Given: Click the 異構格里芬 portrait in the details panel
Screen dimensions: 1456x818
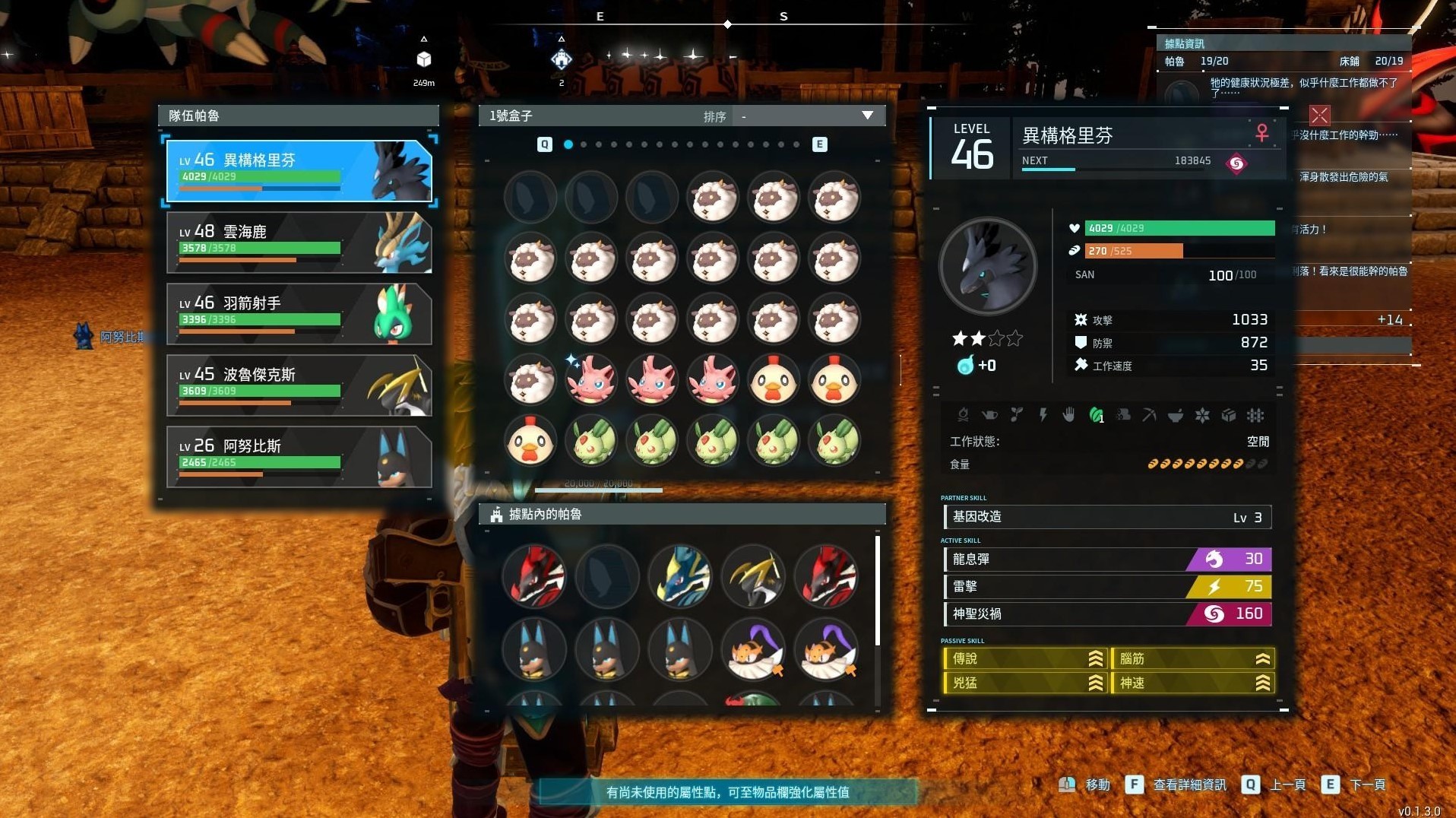Looking at the screenshot, I should point(987,266).
